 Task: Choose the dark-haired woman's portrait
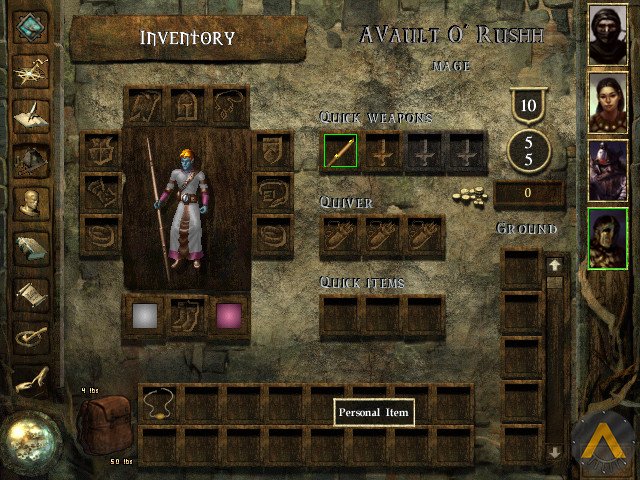coord(608,101)
